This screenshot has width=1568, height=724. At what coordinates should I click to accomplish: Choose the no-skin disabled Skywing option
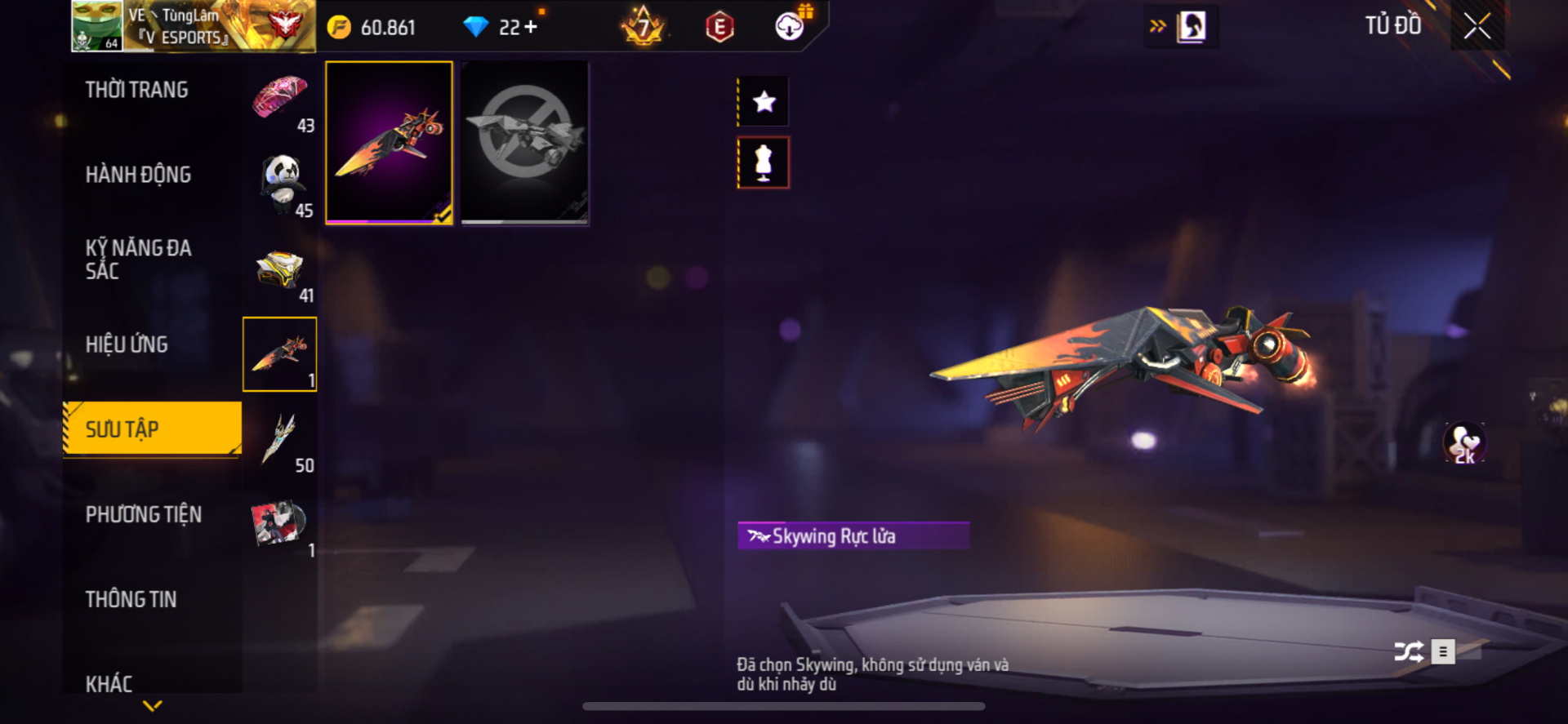(524, 143)
